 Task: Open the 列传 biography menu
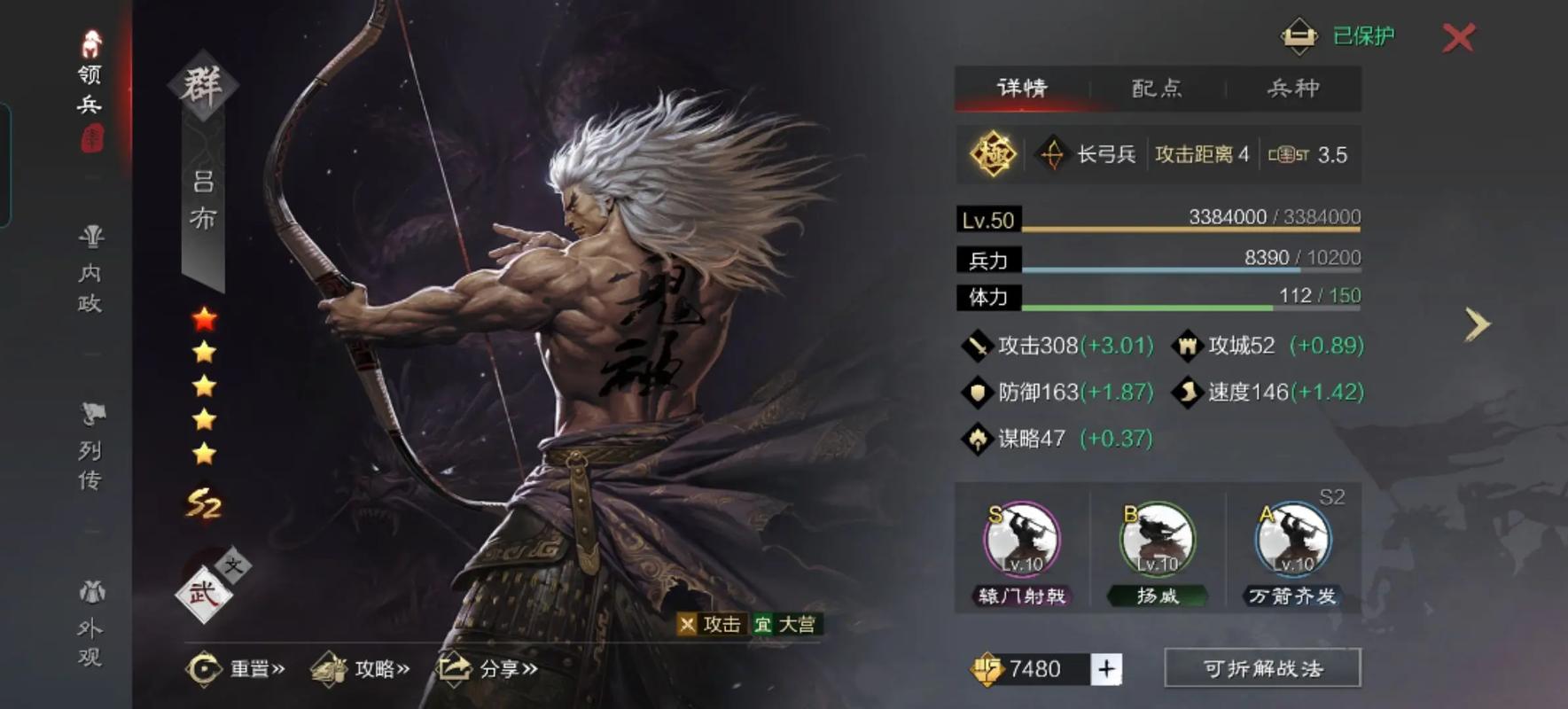click(x=90, y=448)
